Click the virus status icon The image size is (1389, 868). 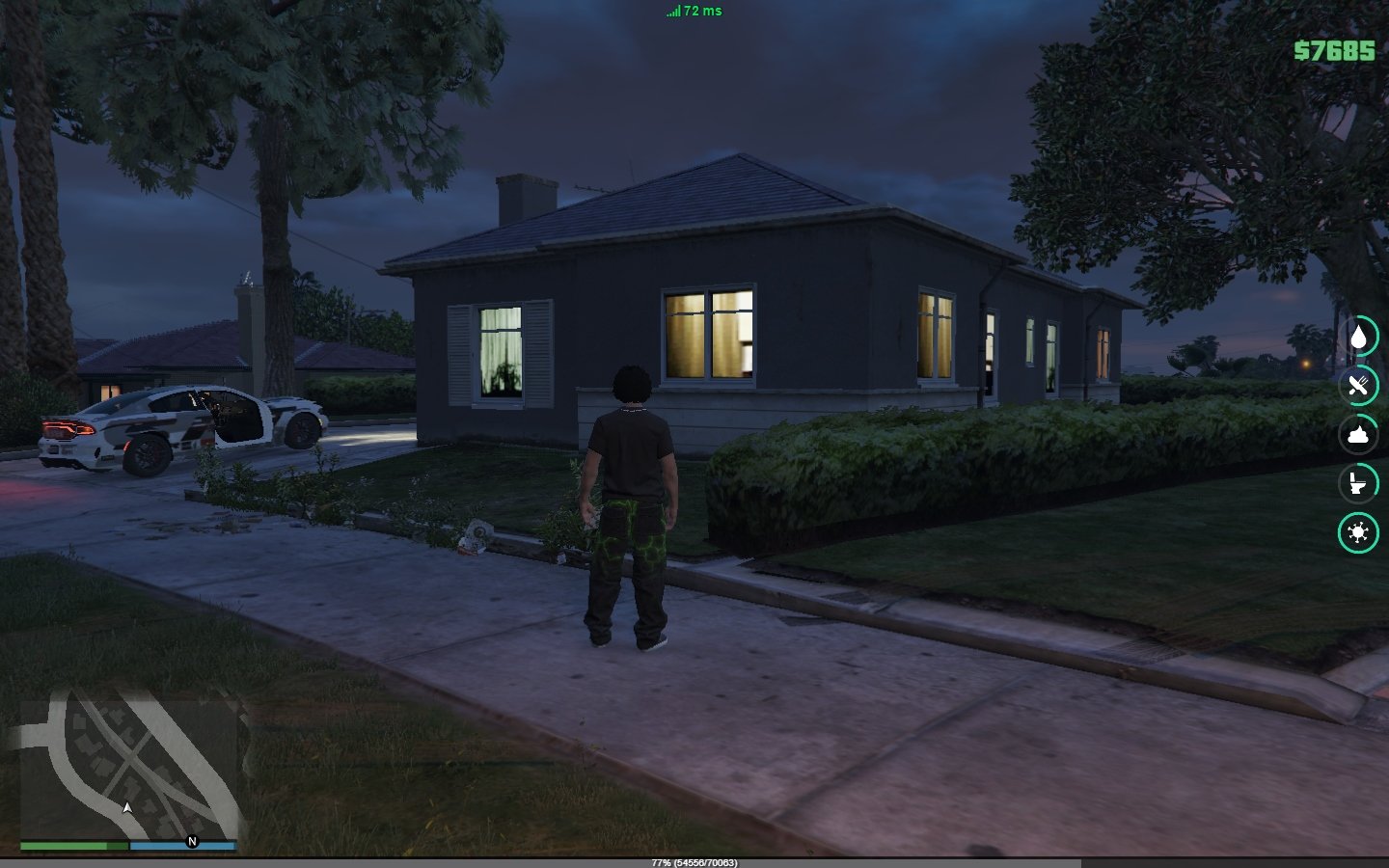click(1358, 532)
